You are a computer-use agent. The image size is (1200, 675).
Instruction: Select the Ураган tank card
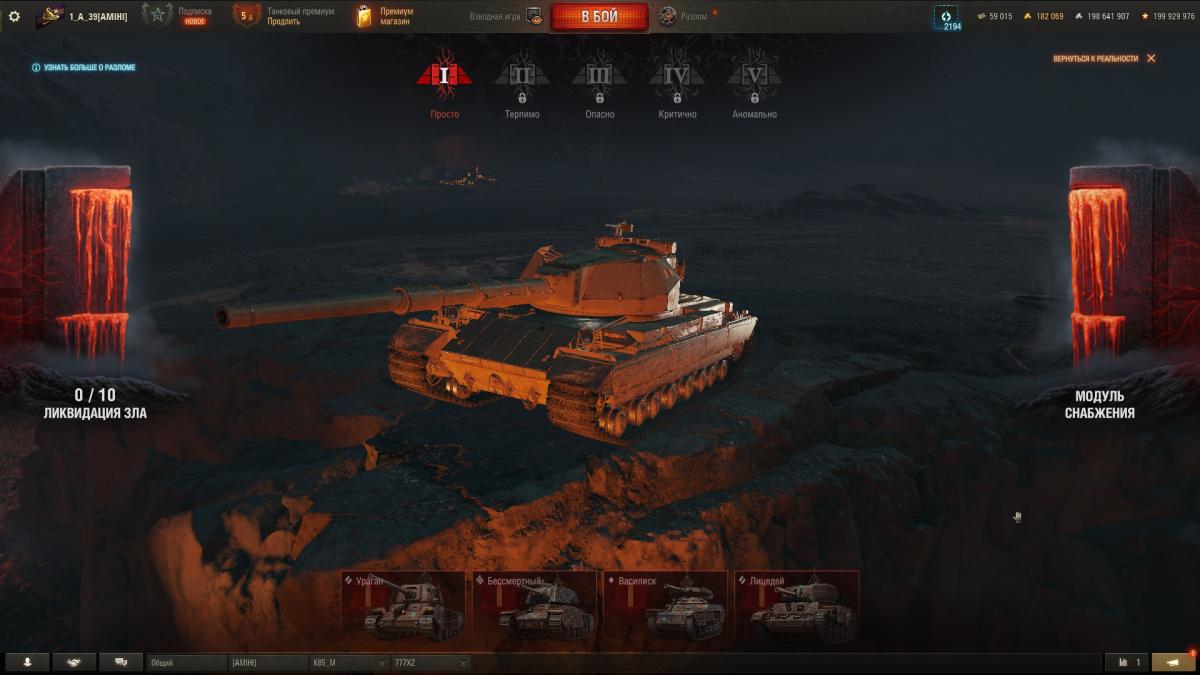(403, 606)
